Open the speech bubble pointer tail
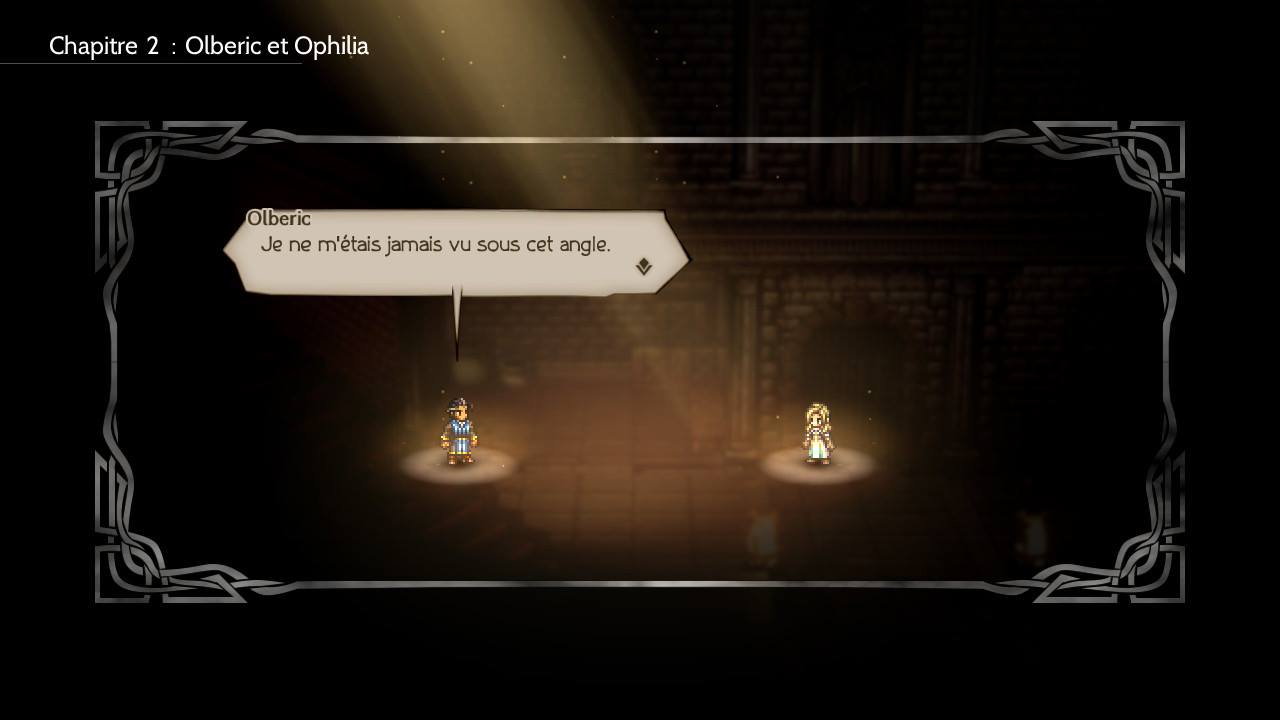This screenshot has width=1280, height=720. (x=458, y=320)
